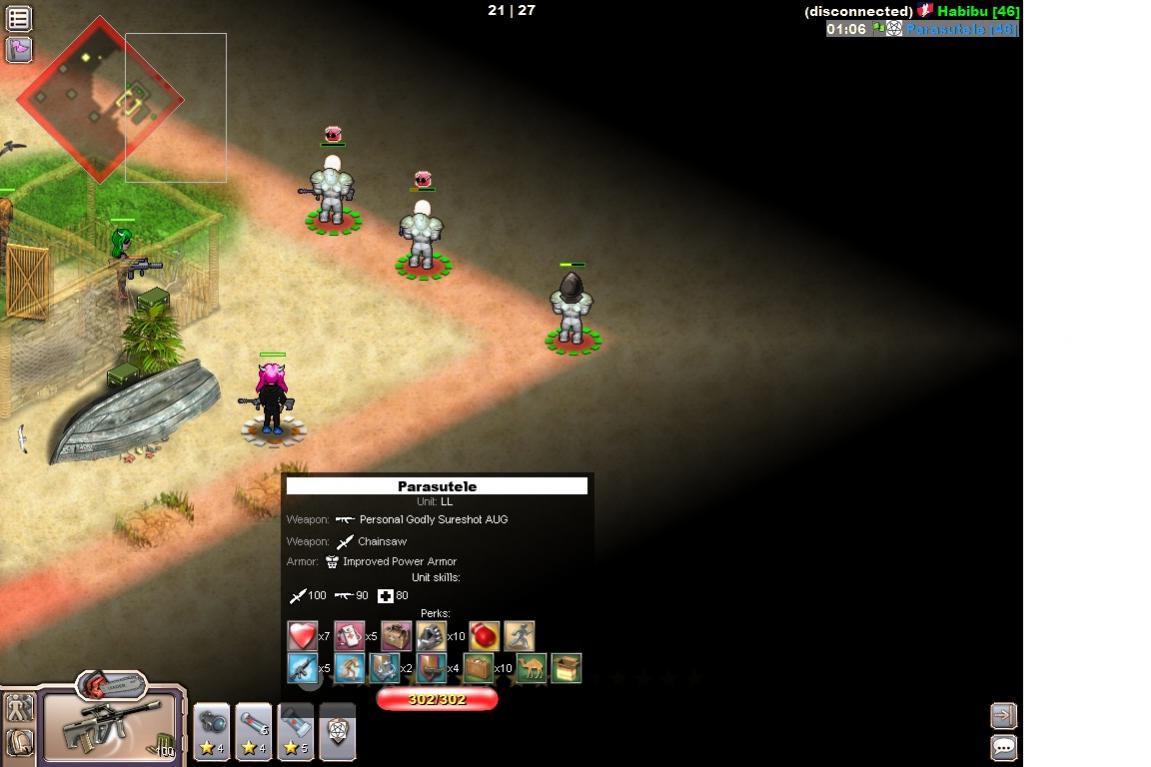Select the 5-star medical tube item
This screenshot has height=767, width=1151.
(296, 731)
